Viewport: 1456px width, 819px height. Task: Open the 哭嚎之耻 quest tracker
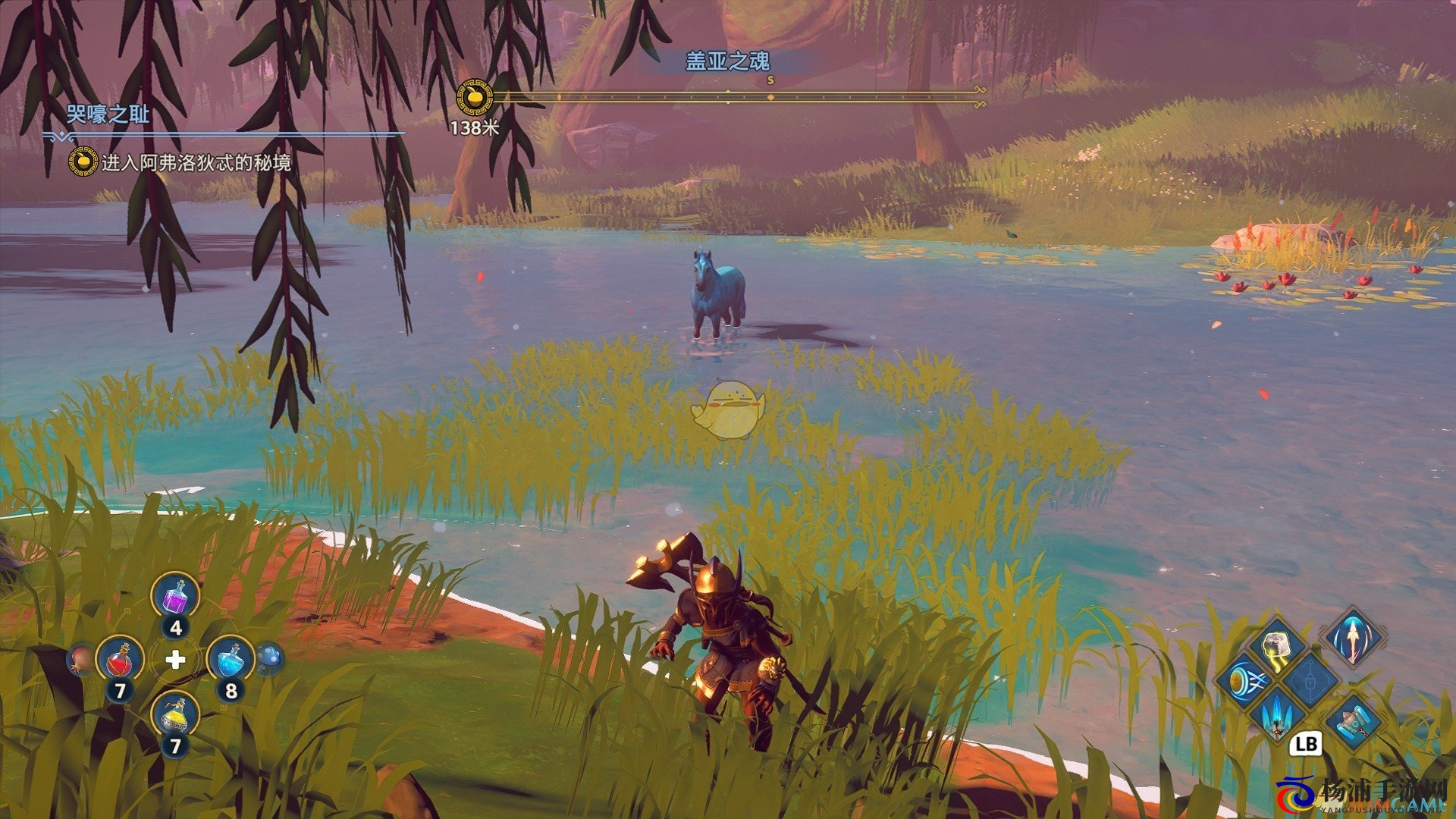[x=108, y=115]
